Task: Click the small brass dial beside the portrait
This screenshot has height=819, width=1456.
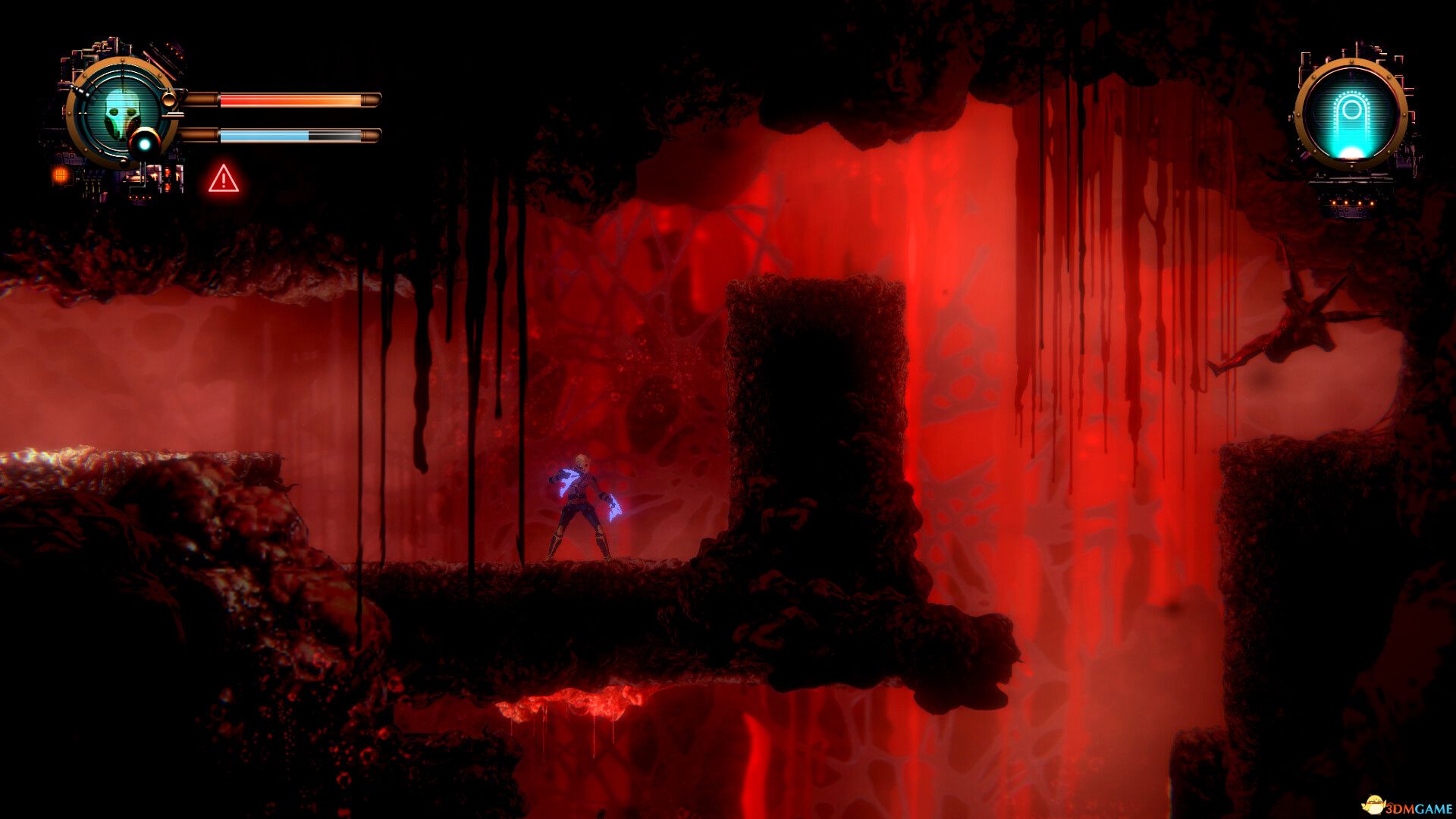Action: click(168, 99)
